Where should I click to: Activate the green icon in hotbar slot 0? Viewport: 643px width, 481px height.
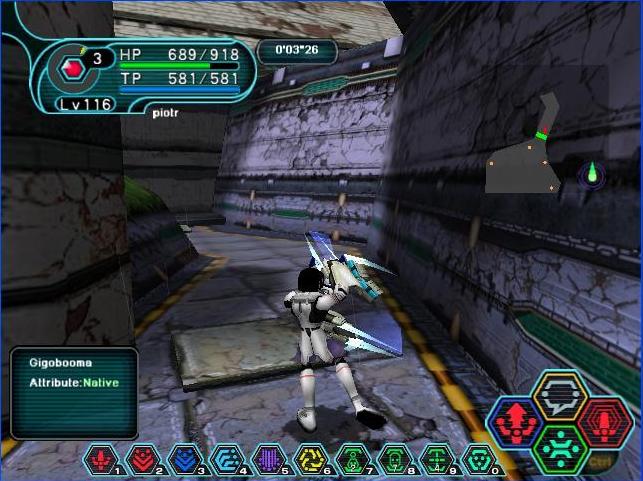(x=479, y=460)
